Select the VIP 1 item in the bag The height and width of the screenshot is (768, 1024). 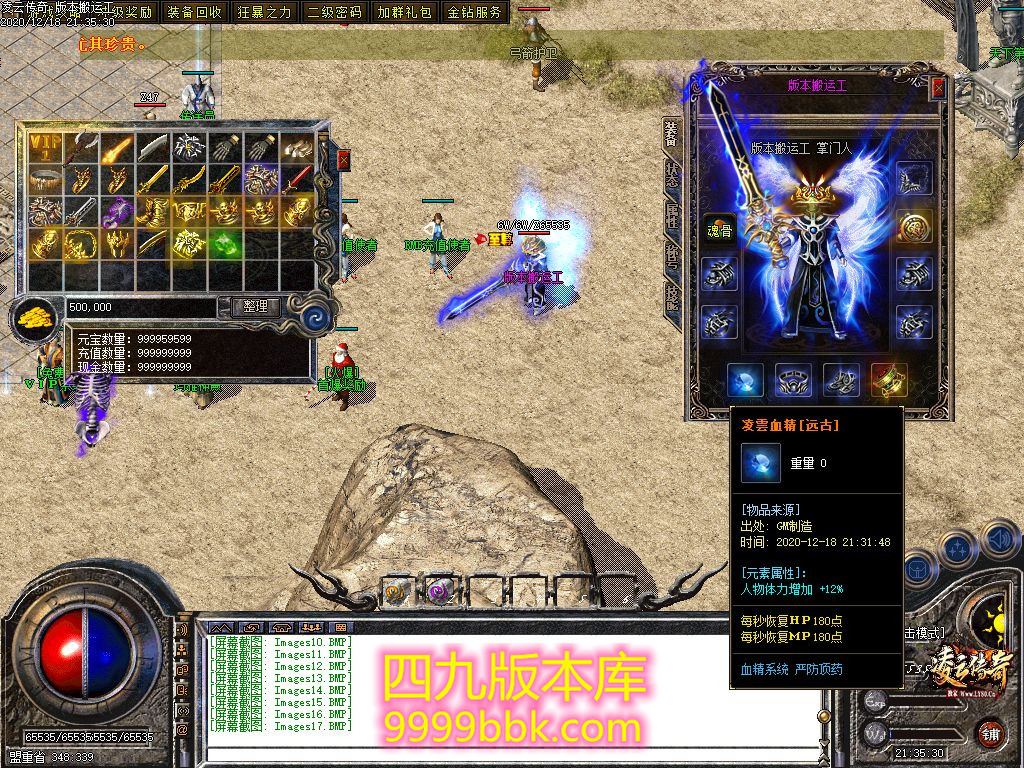45,147
